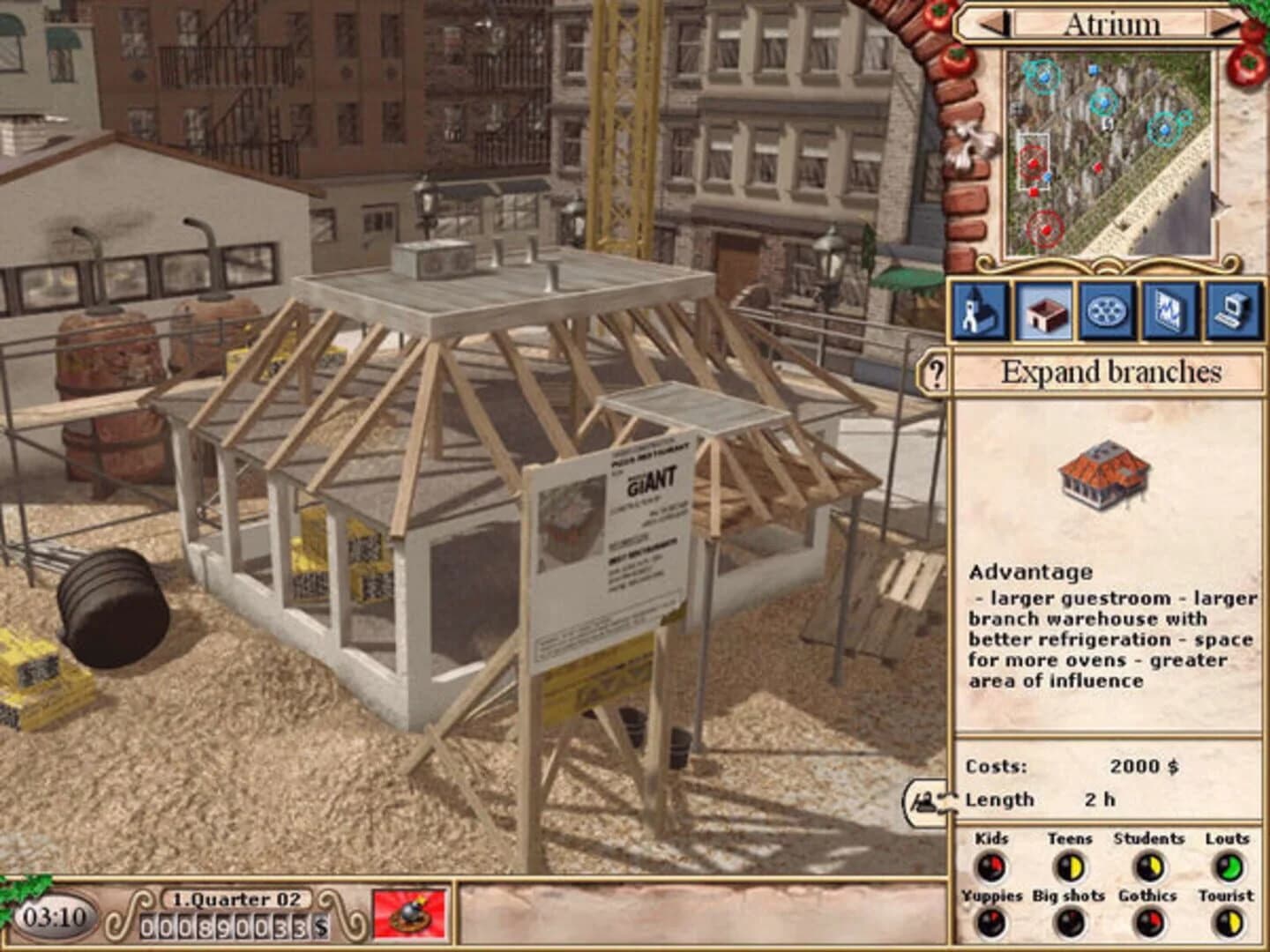The width and height of the screenshot is (1270, 952).
Task: Open help via the question mark icon
Action: tap(933, 371)
